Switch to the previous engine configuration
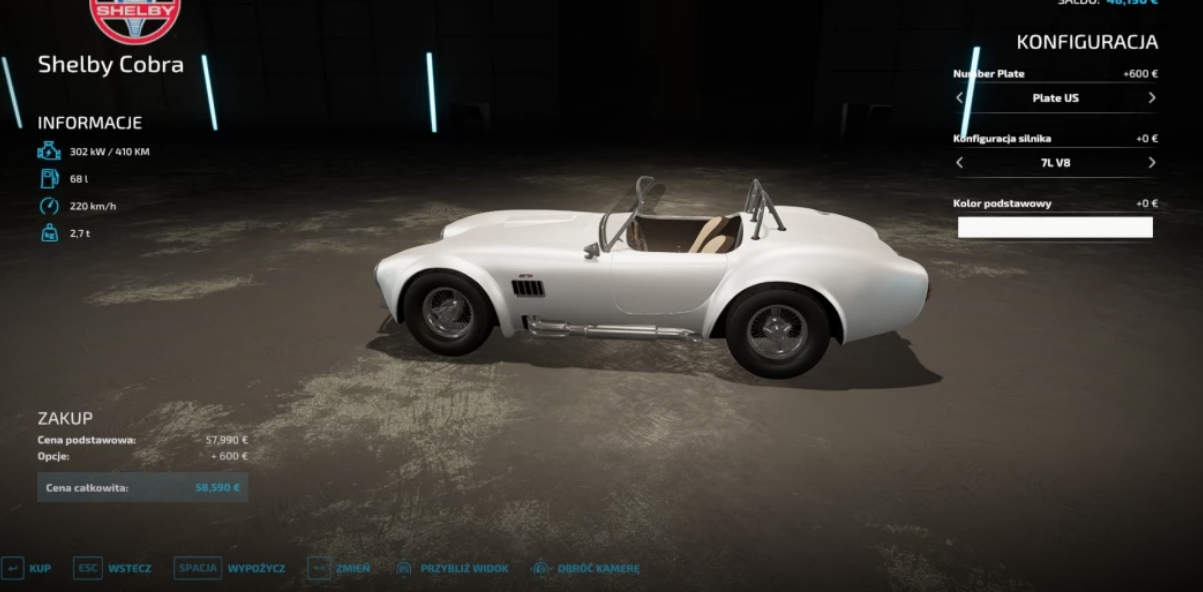Viewport: 1203px width, 592px height. point(960,163)
